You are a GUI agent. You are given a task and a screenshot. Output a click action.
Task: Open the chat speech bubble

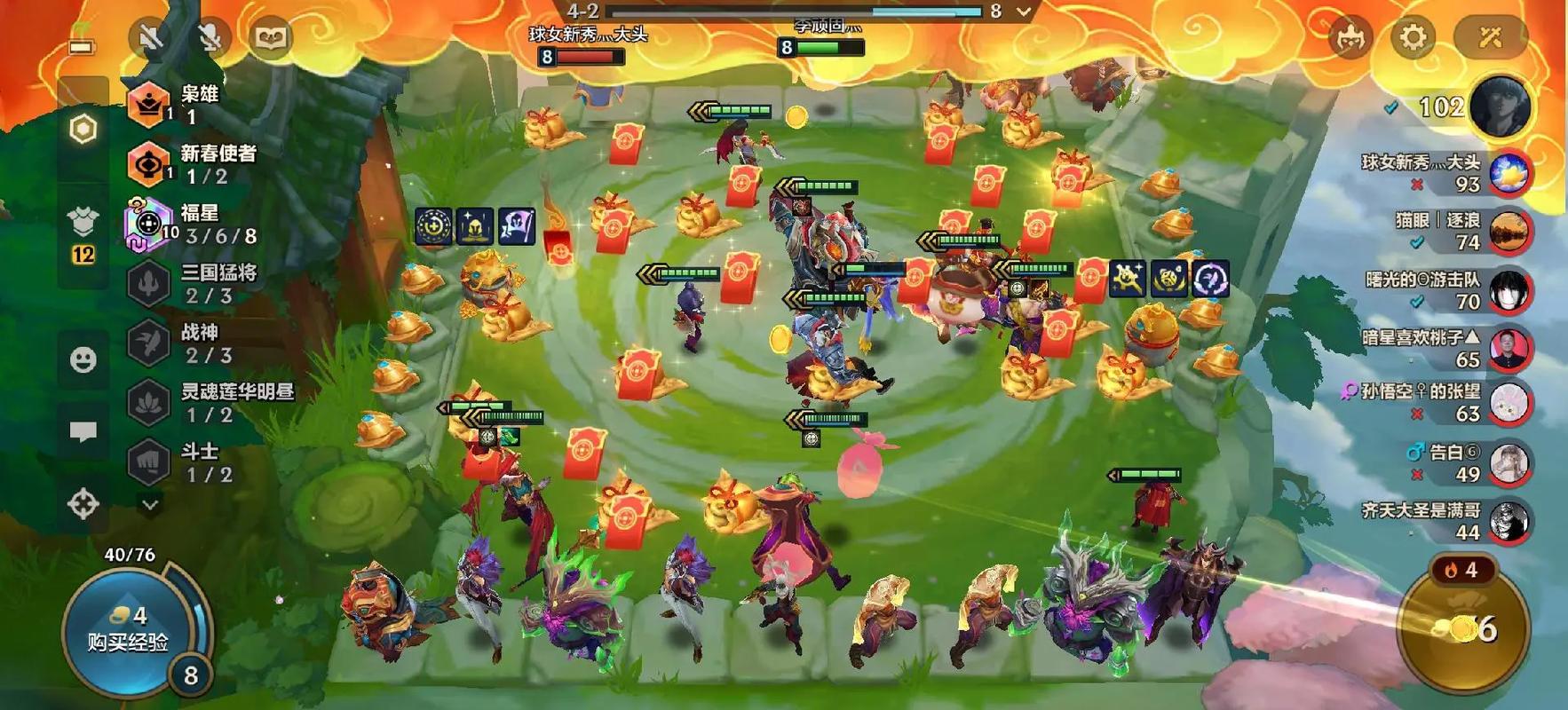(83, 432)
